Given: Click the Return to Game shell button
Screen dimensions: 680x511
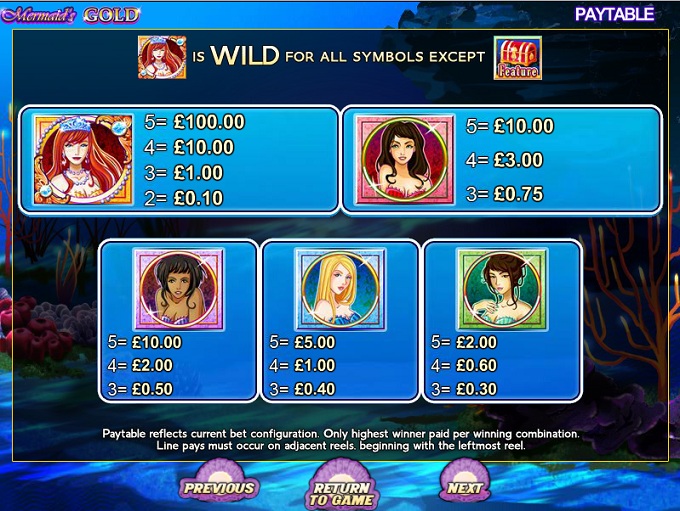Looking at the screenshot, I should point(341,487).
